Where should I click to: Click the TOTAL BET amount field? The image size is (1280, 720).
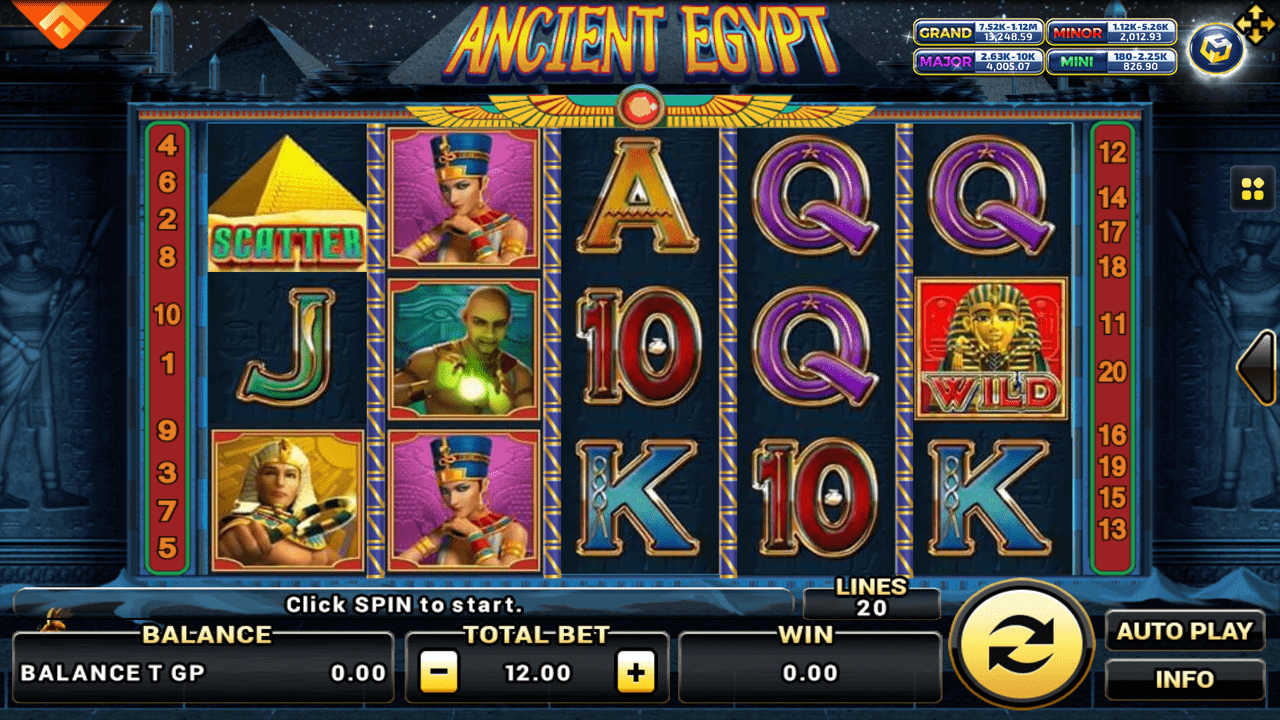tap(539, 672)
